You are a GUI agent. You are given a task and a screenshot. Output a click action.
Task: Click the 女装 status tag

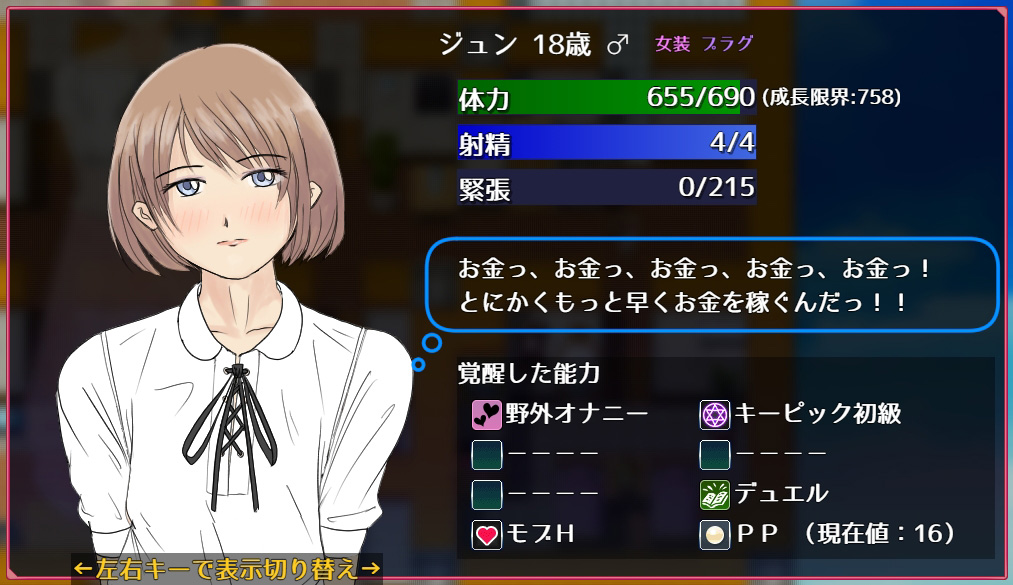coord(670,44)
